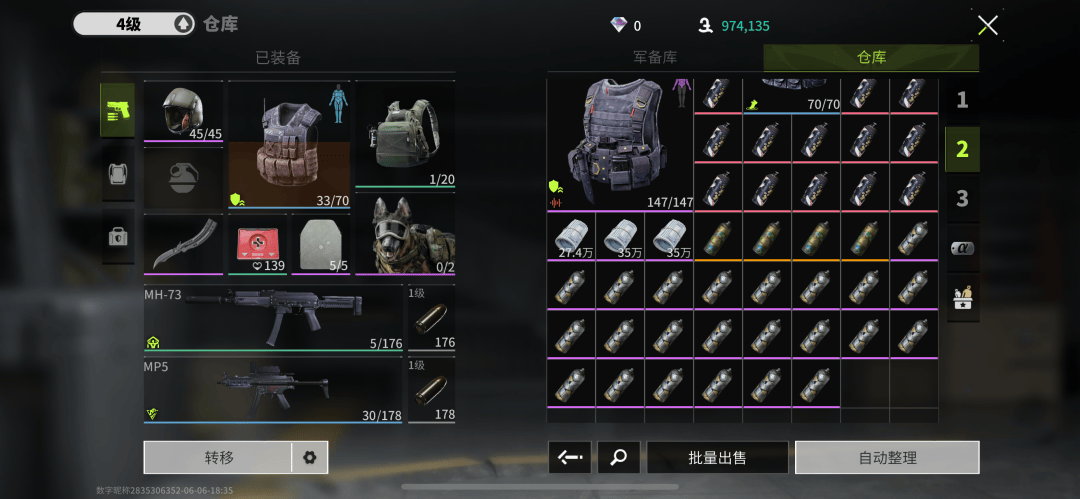
Task: Open the gear settings beside 转移
Action: (x=309, y=457)
